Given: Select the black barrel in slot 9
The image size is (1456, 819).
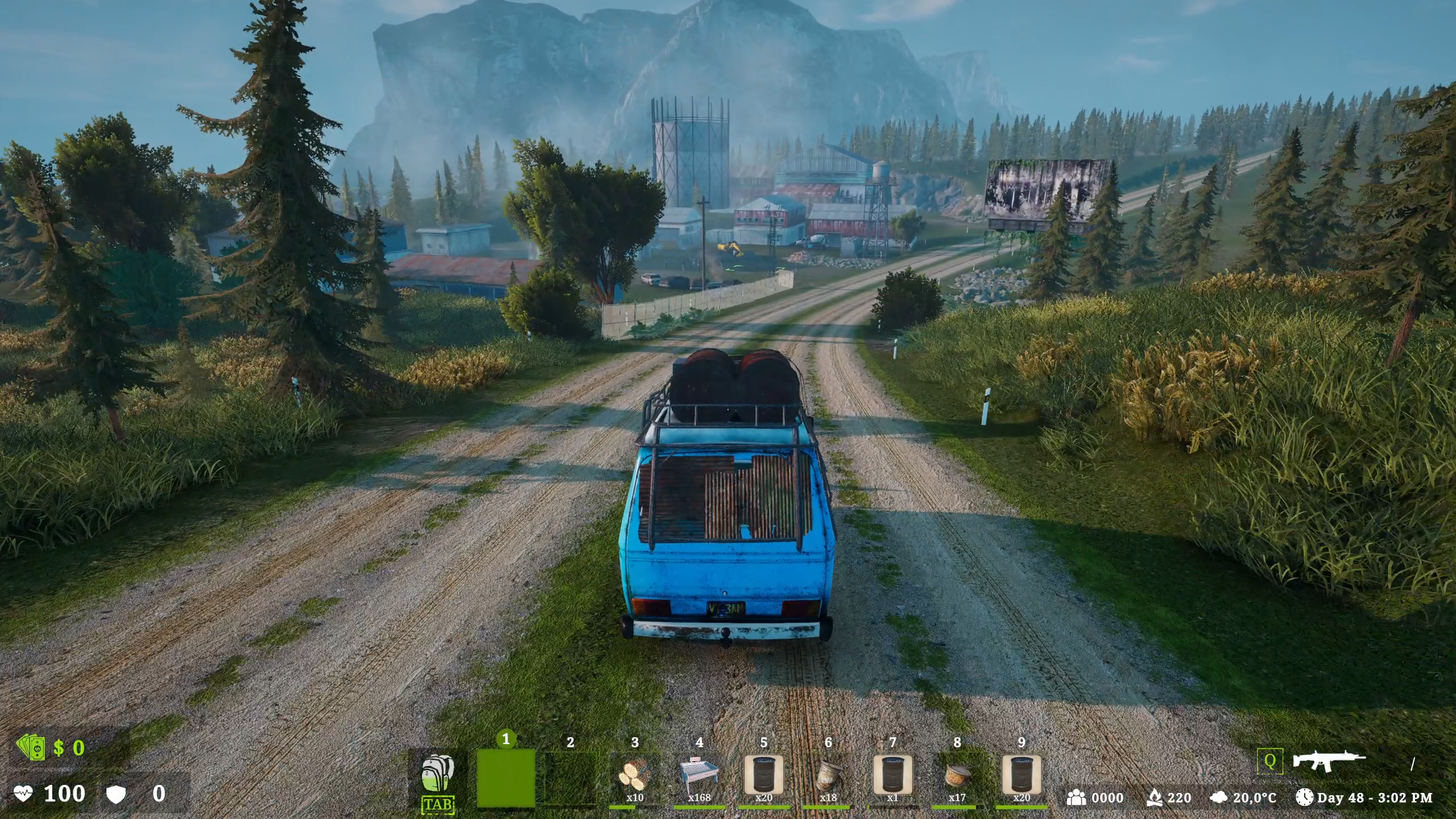Looking at the screenshot, I should click(1021, 776).
